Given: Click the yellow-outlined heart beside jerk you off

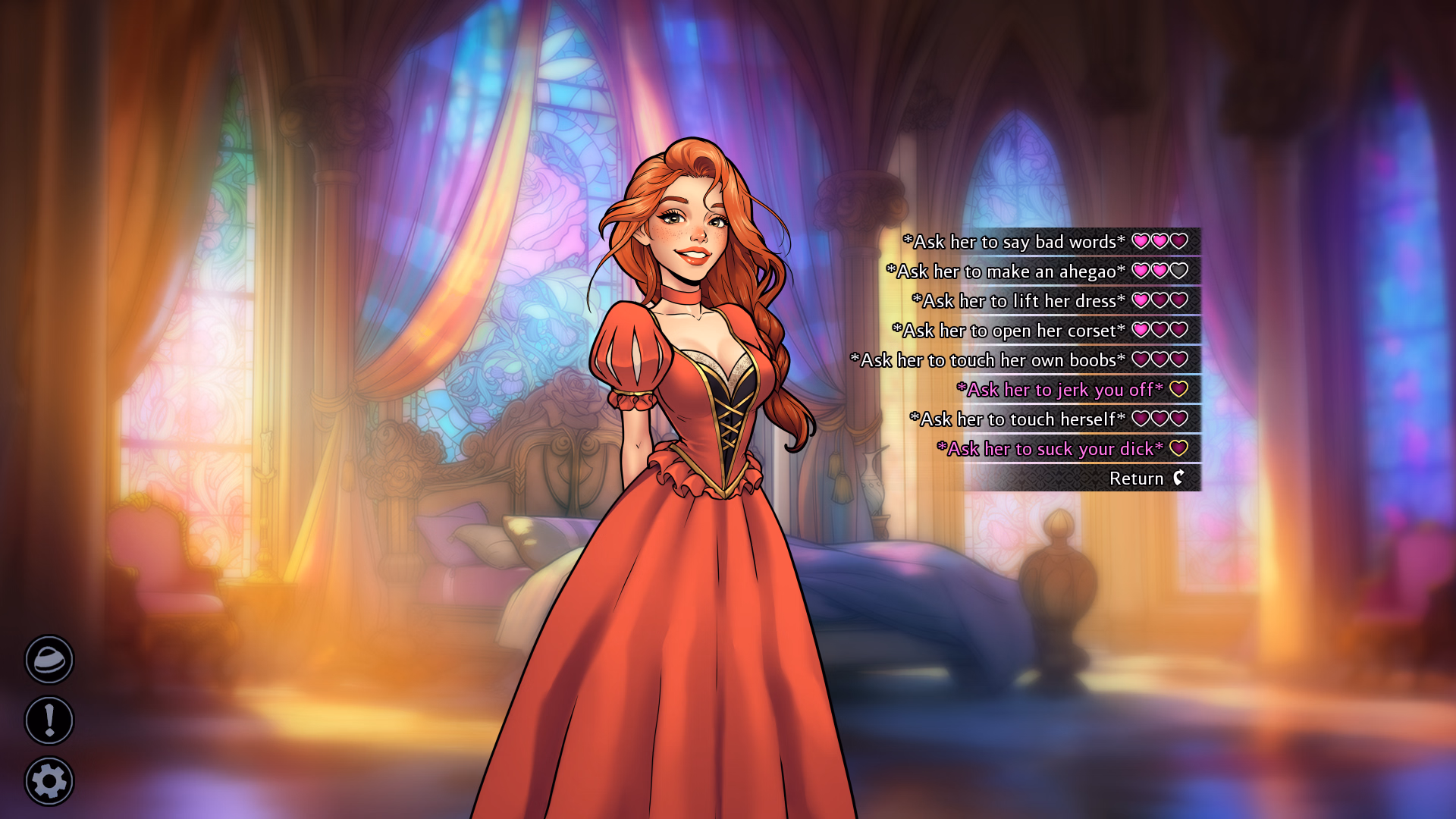Looking at the screenshot, I should (x=1178, y=390).
